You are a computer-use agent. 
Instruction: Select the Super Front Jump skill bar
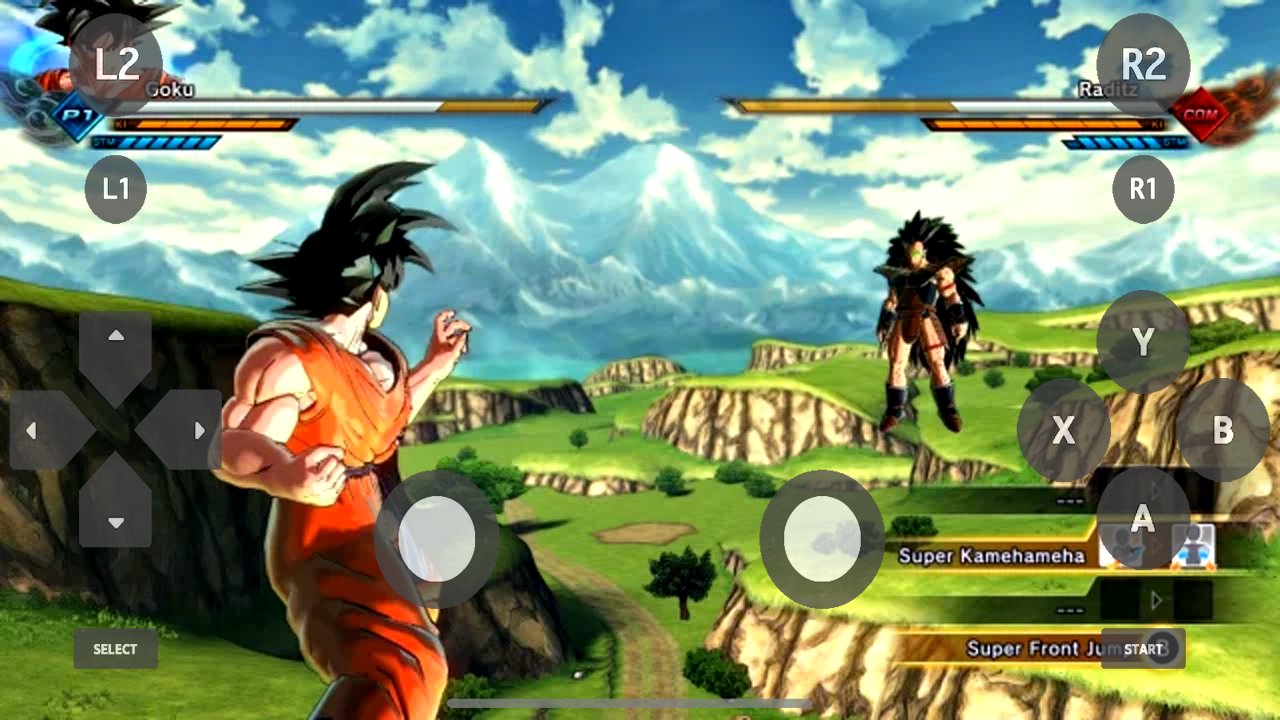point(1020,648)
